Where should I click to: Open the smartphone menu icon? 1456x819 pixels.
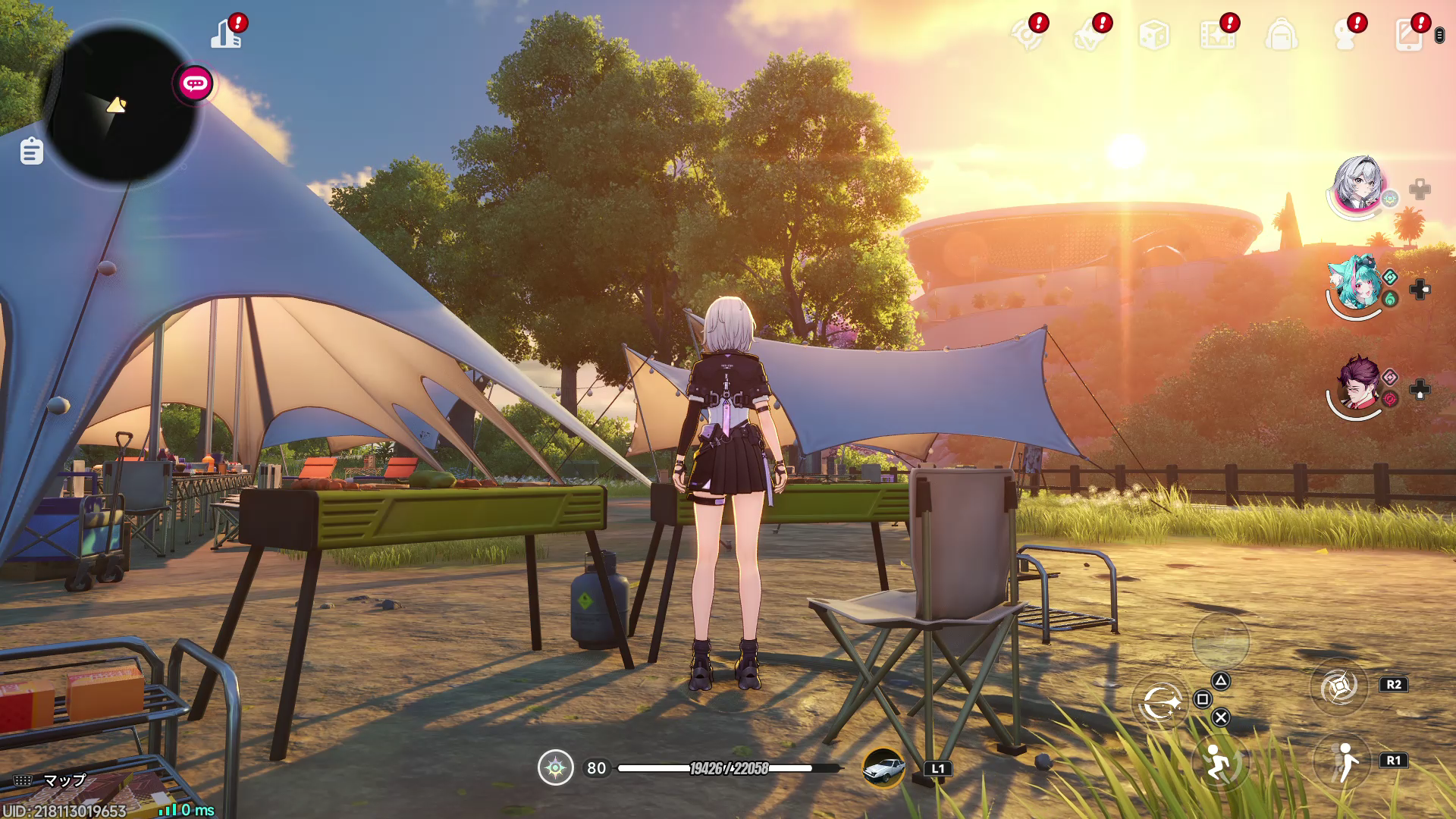pyautogui.click(x=1408, y=35)
